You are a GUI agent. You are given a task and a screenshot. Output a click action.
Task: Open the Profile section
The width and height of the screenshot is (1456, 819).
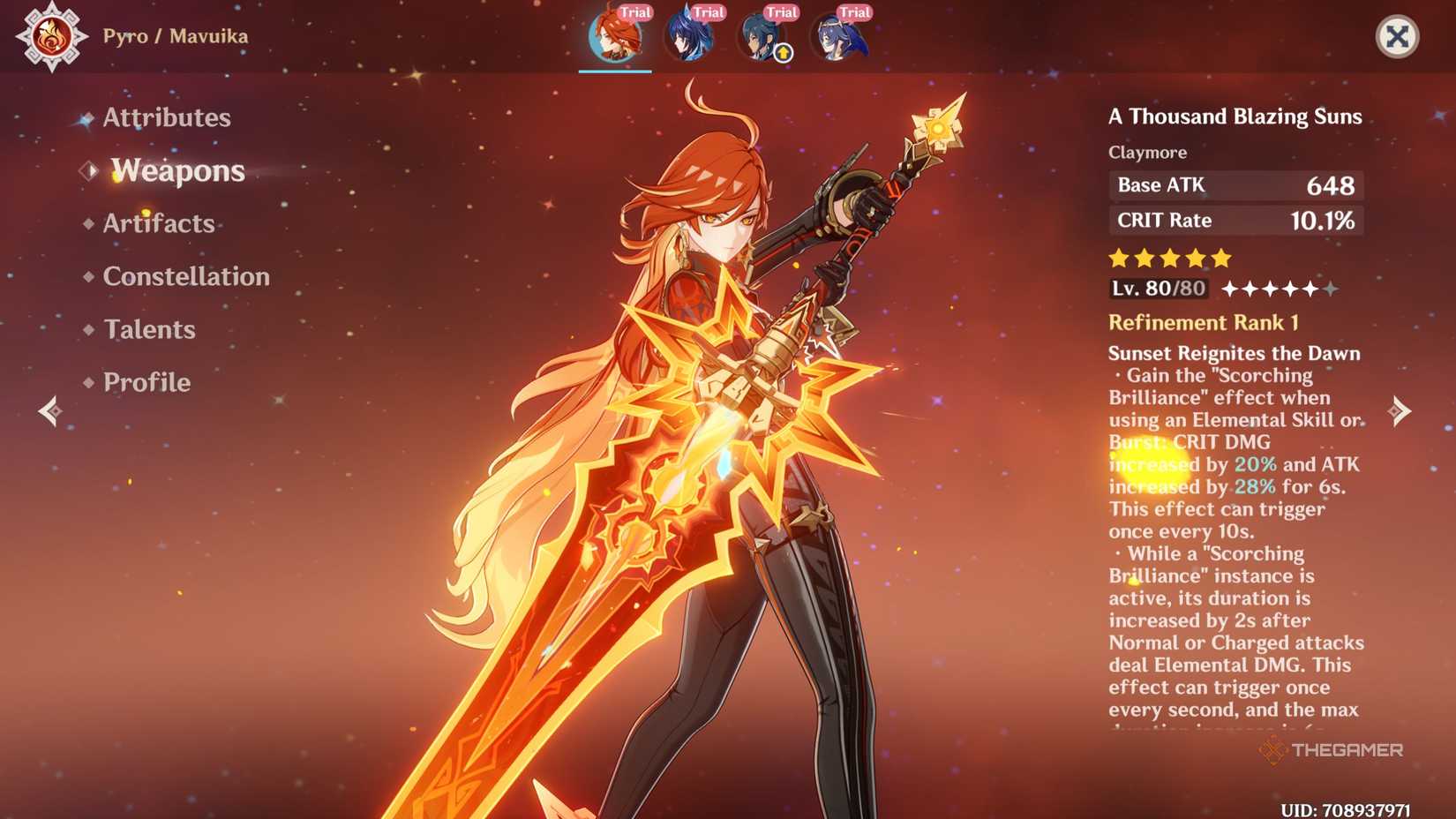[146, 382]
